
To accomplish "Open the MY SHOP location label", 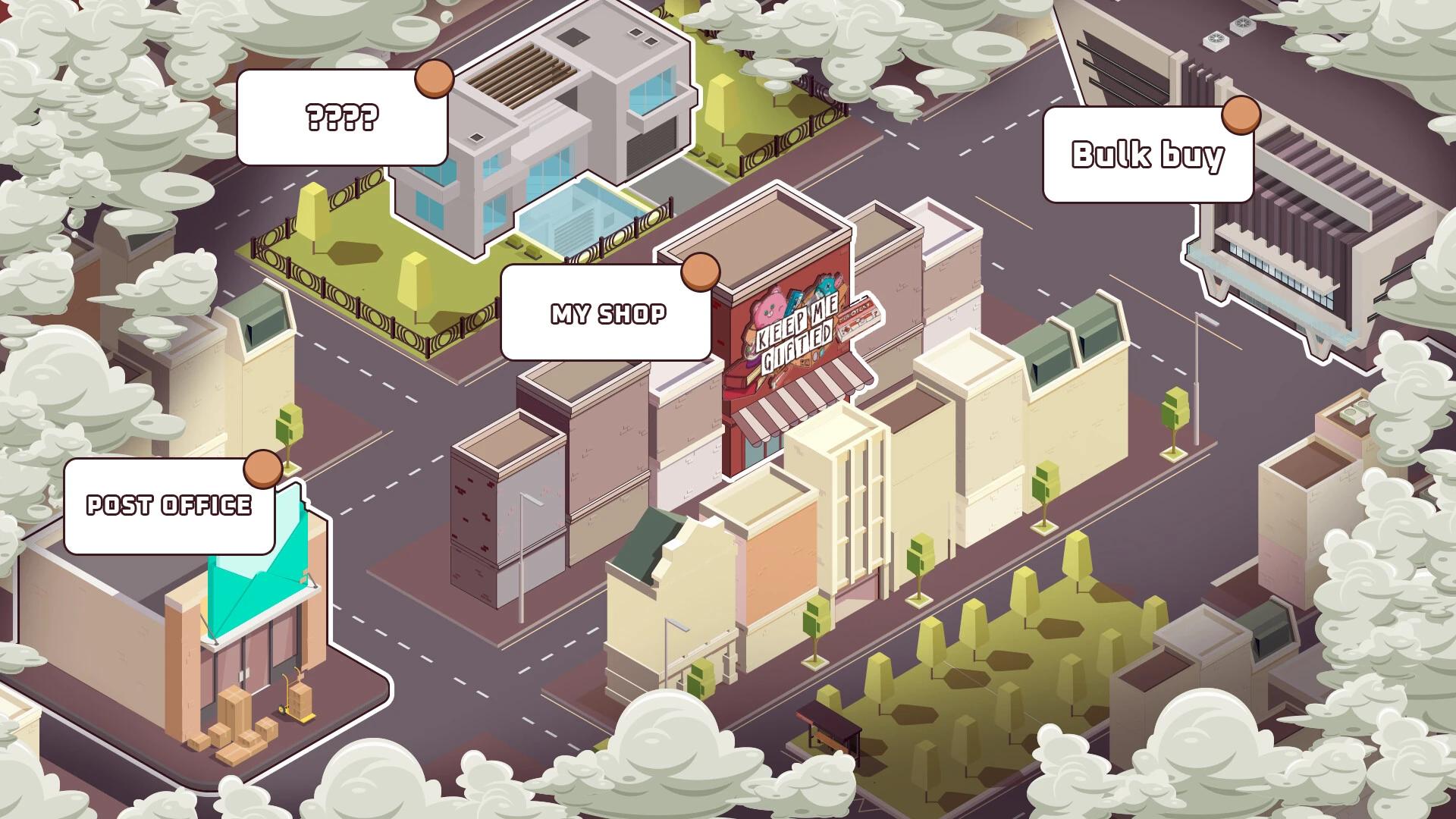I will (607, 313).
